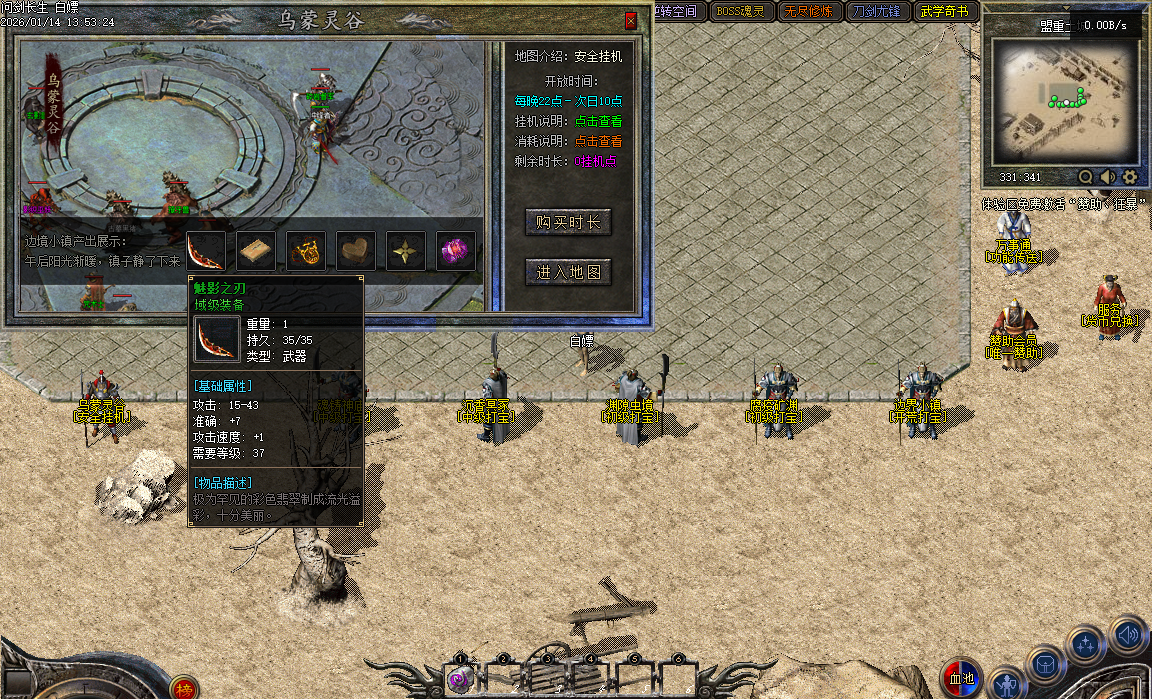Click the 购买时长 button
This screenshot has width=1152, height=699.
point(568,222)
